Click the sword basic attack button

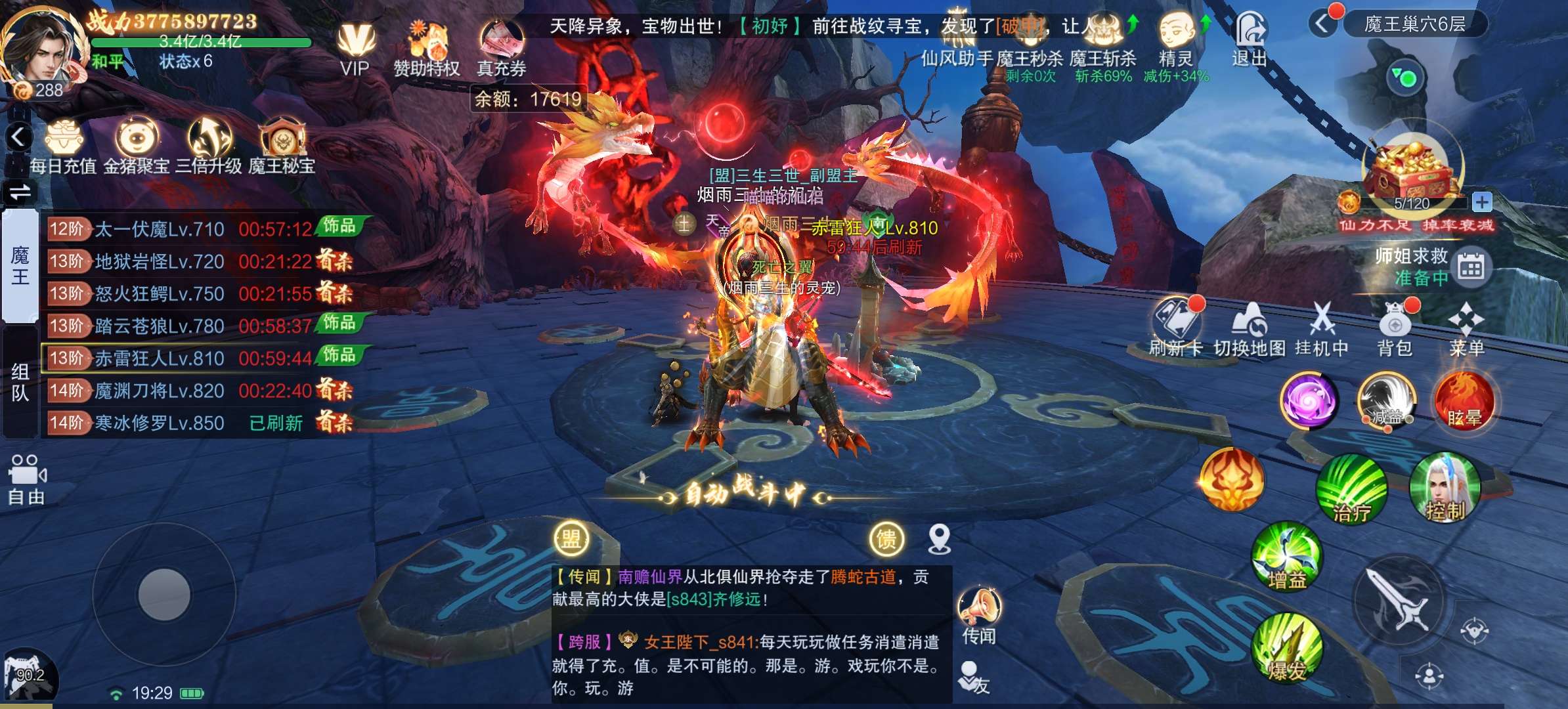(1399, 601)
